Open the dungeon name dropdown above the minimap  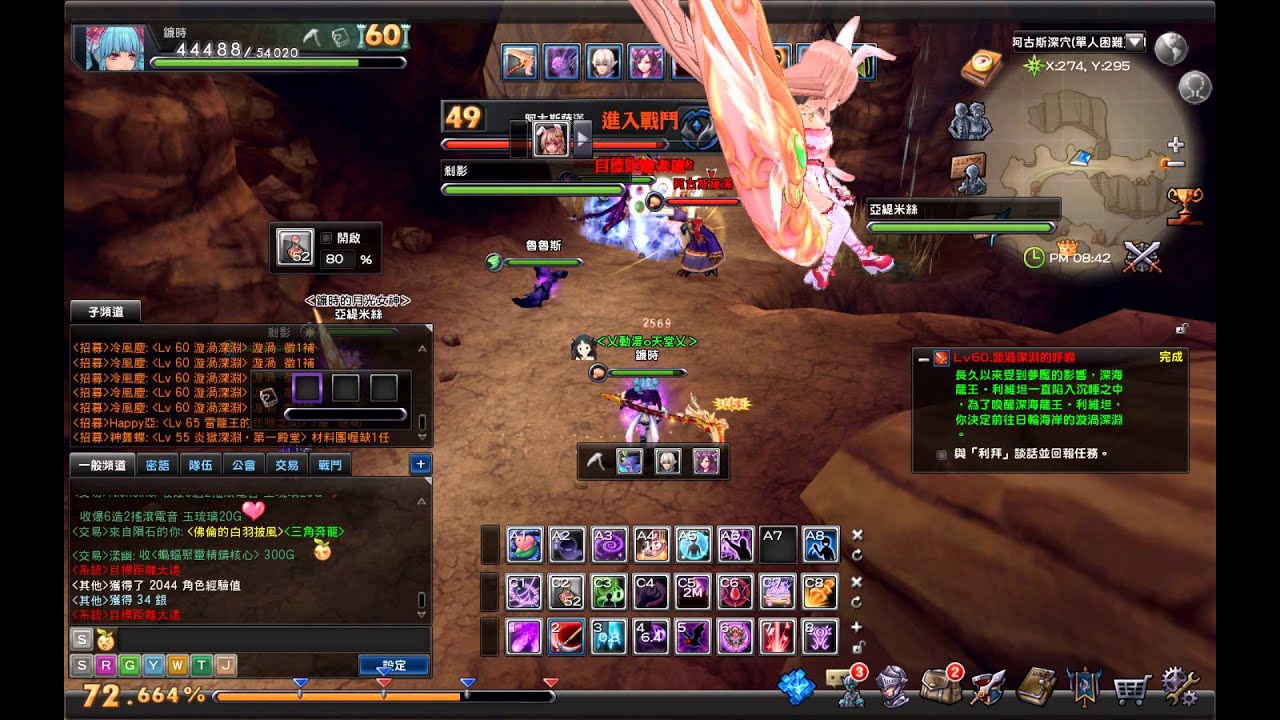[x=1135, y=41]
